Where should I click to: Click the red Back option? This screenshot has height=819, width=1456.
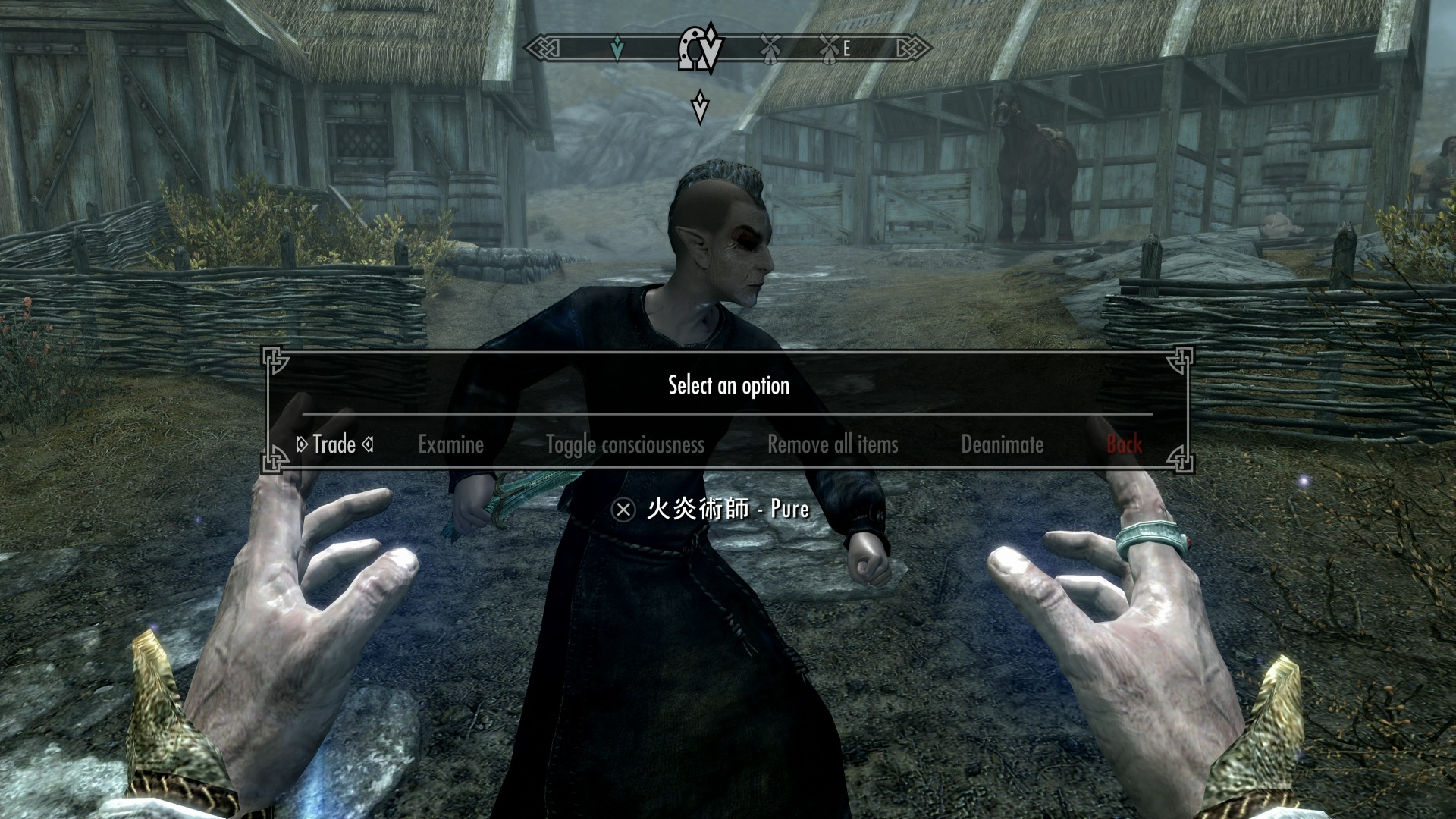pos(1124,444)
